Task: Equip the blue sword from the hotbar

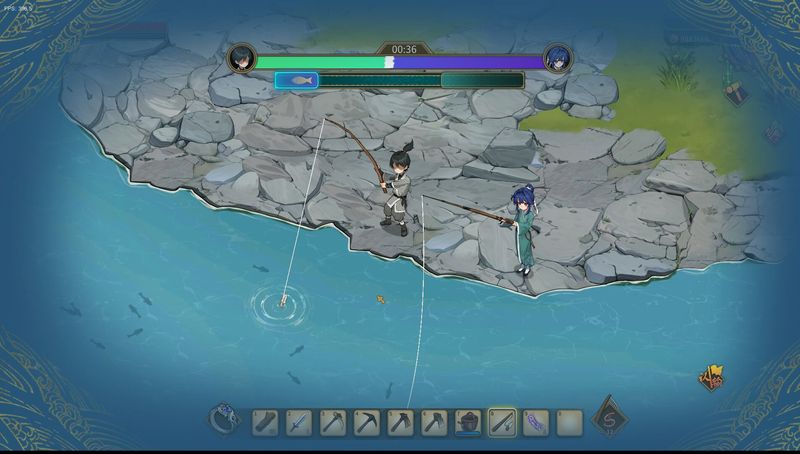Action: [299, 422]
